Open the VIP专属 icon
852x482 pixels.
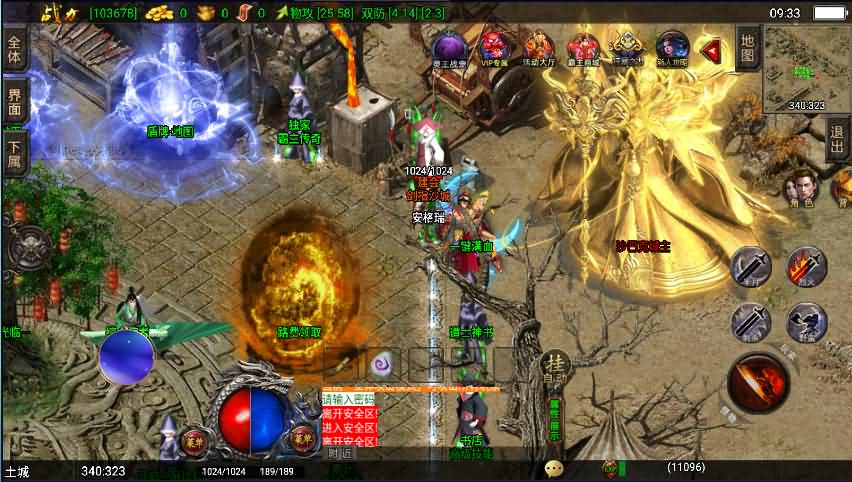tap(494, 48)
